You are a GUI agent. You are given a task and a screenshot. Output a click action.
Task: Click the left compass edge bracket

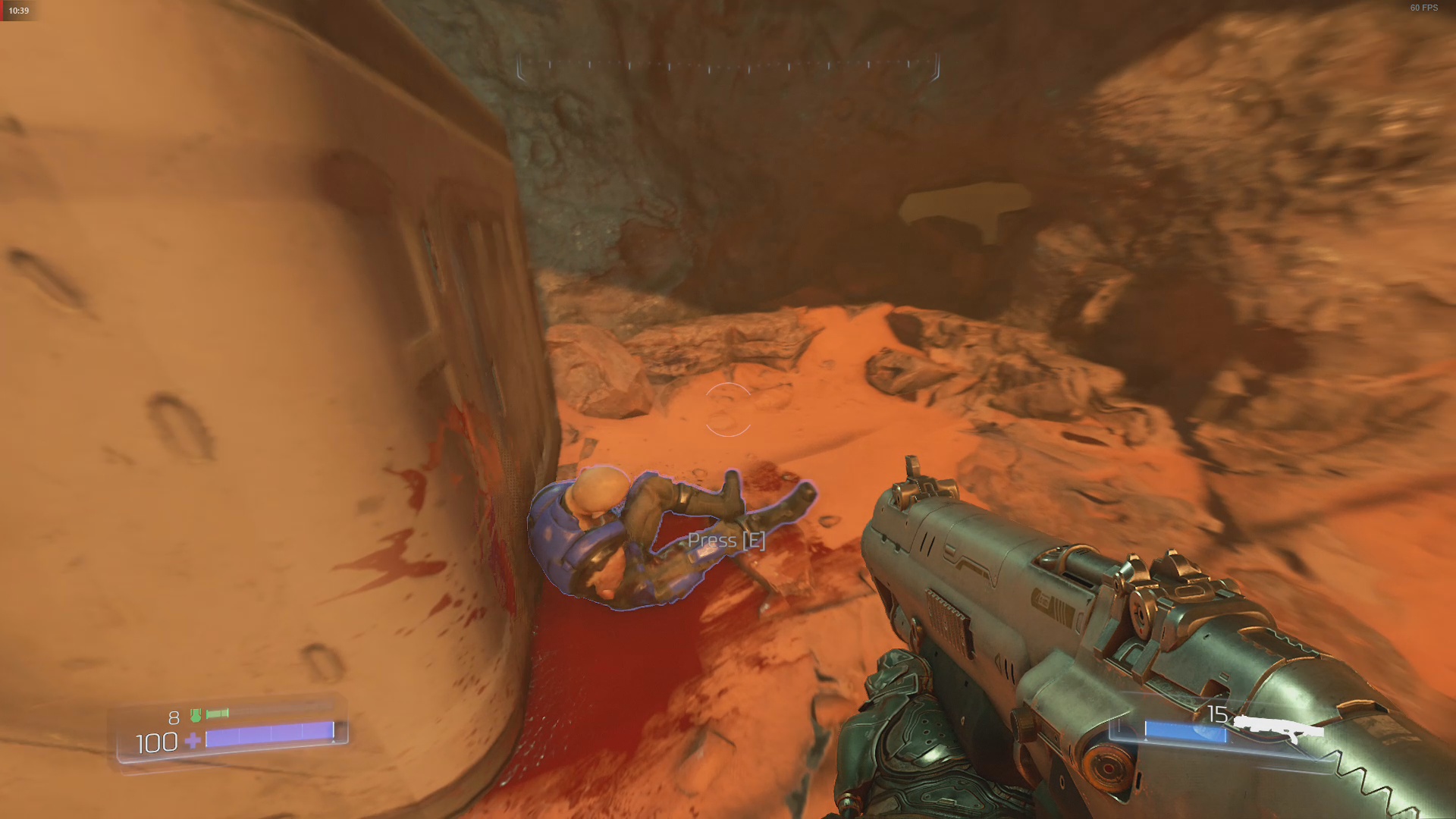pos(521,68)
